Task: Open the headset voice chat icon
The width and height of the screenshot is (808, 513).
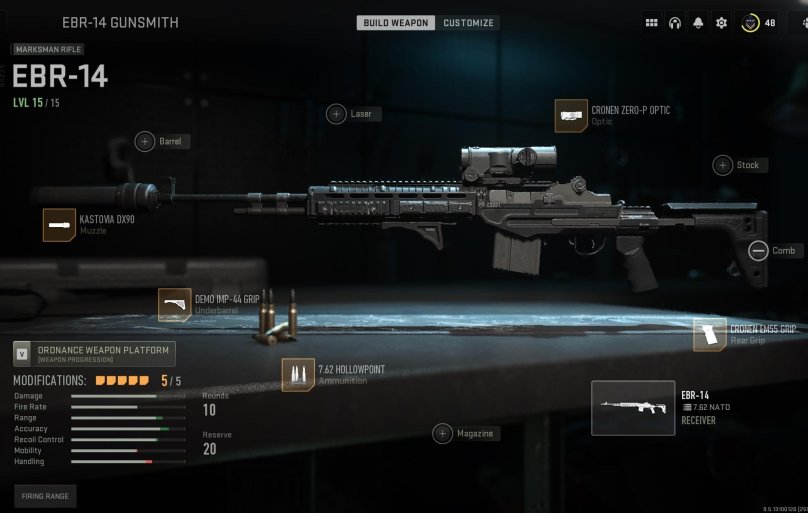Action: (674, 23)
